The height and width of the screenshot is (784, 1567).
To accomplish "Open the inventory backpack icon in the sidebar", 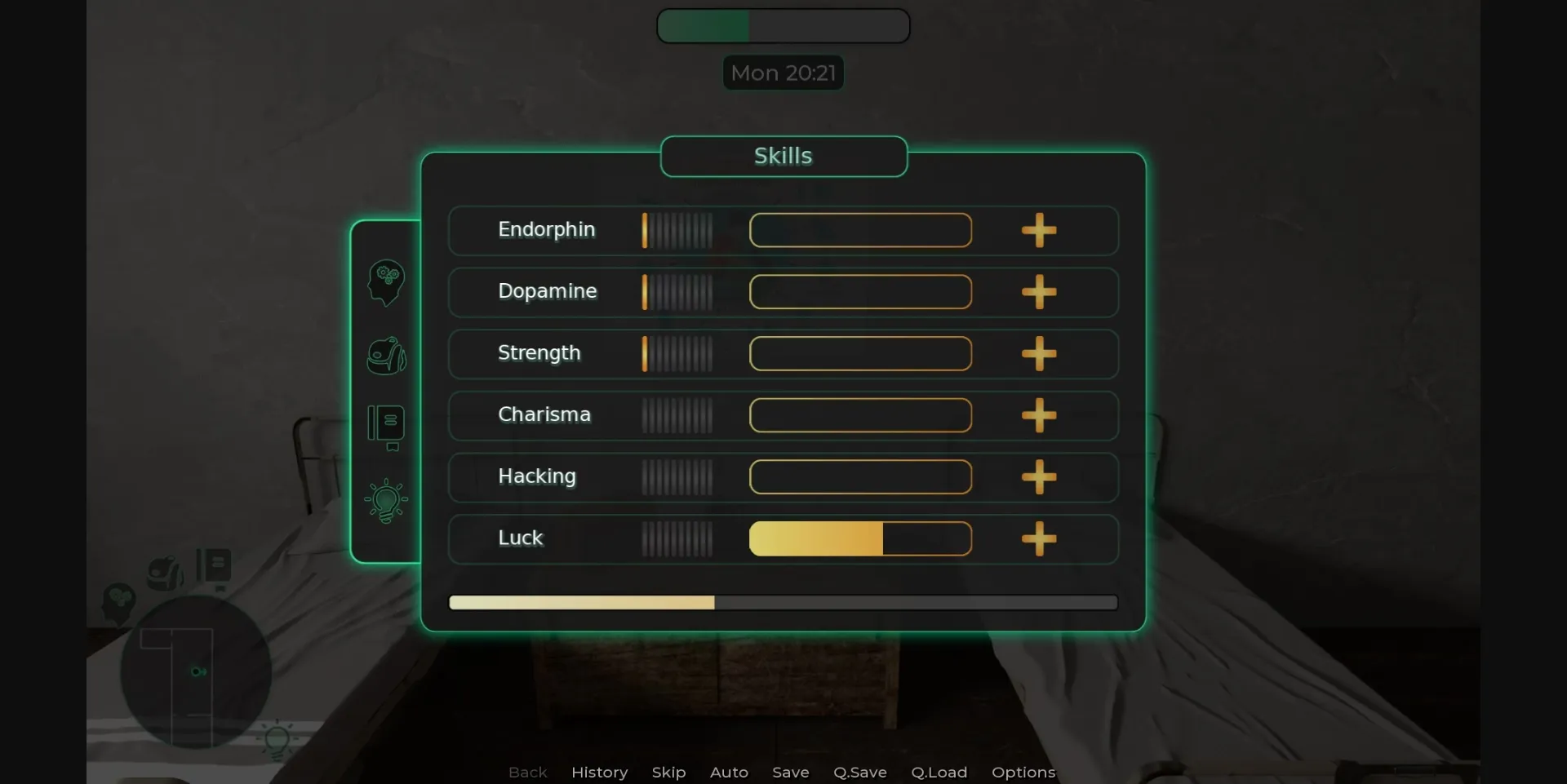I will [x=385, y=357].
